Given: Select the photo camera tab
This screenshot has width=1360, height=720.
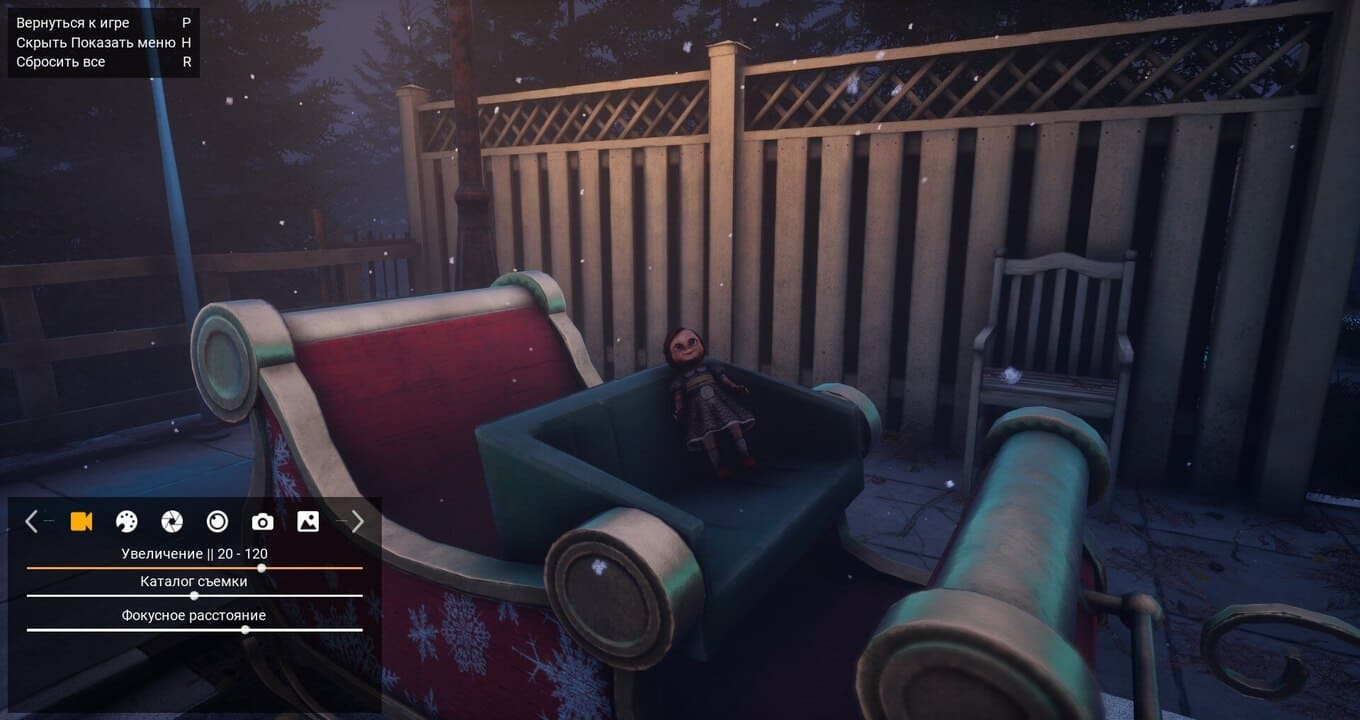Looking at the screenshot, I should click(x=262, y=521).
